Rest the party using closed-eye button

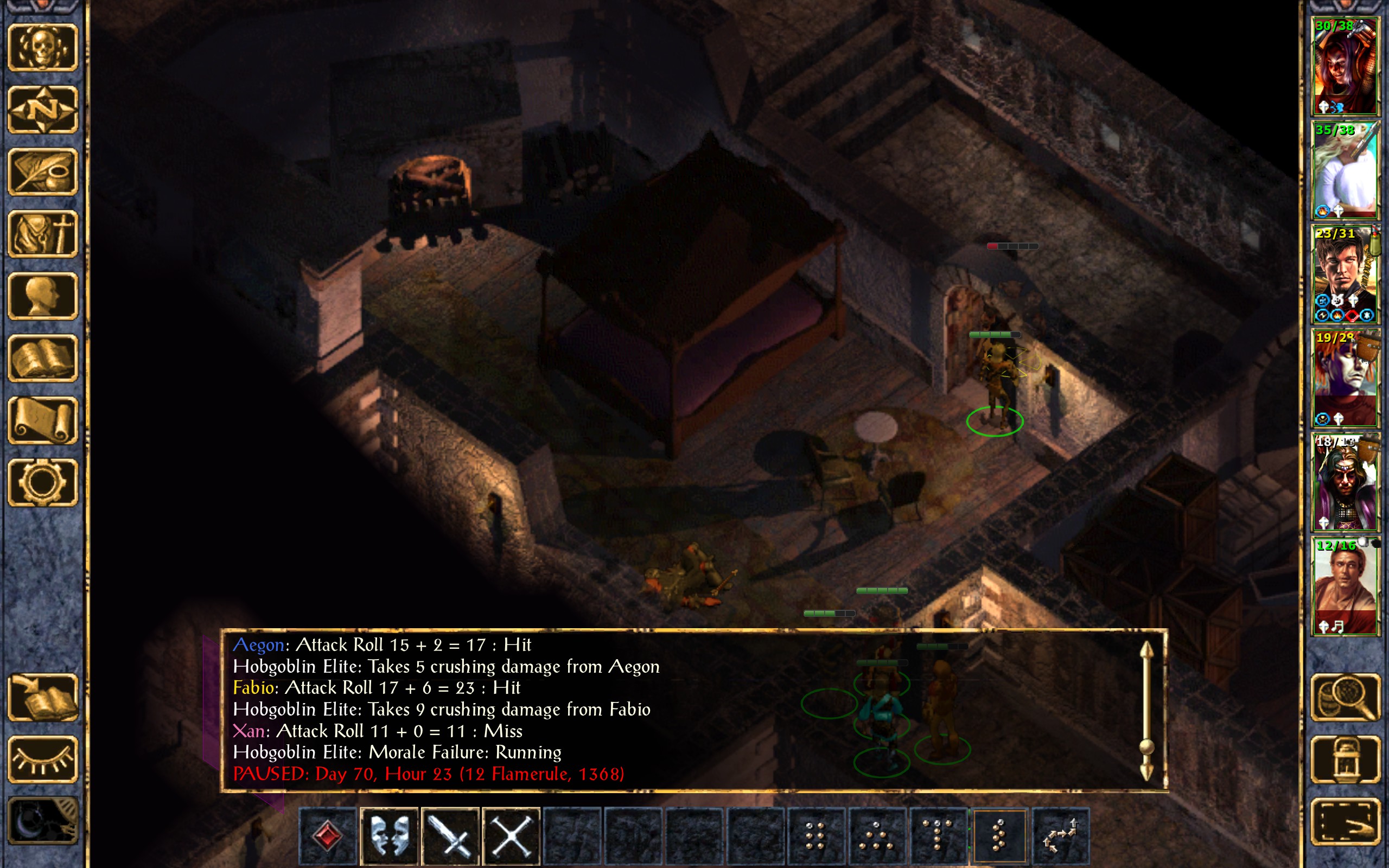tap(43, 760)
